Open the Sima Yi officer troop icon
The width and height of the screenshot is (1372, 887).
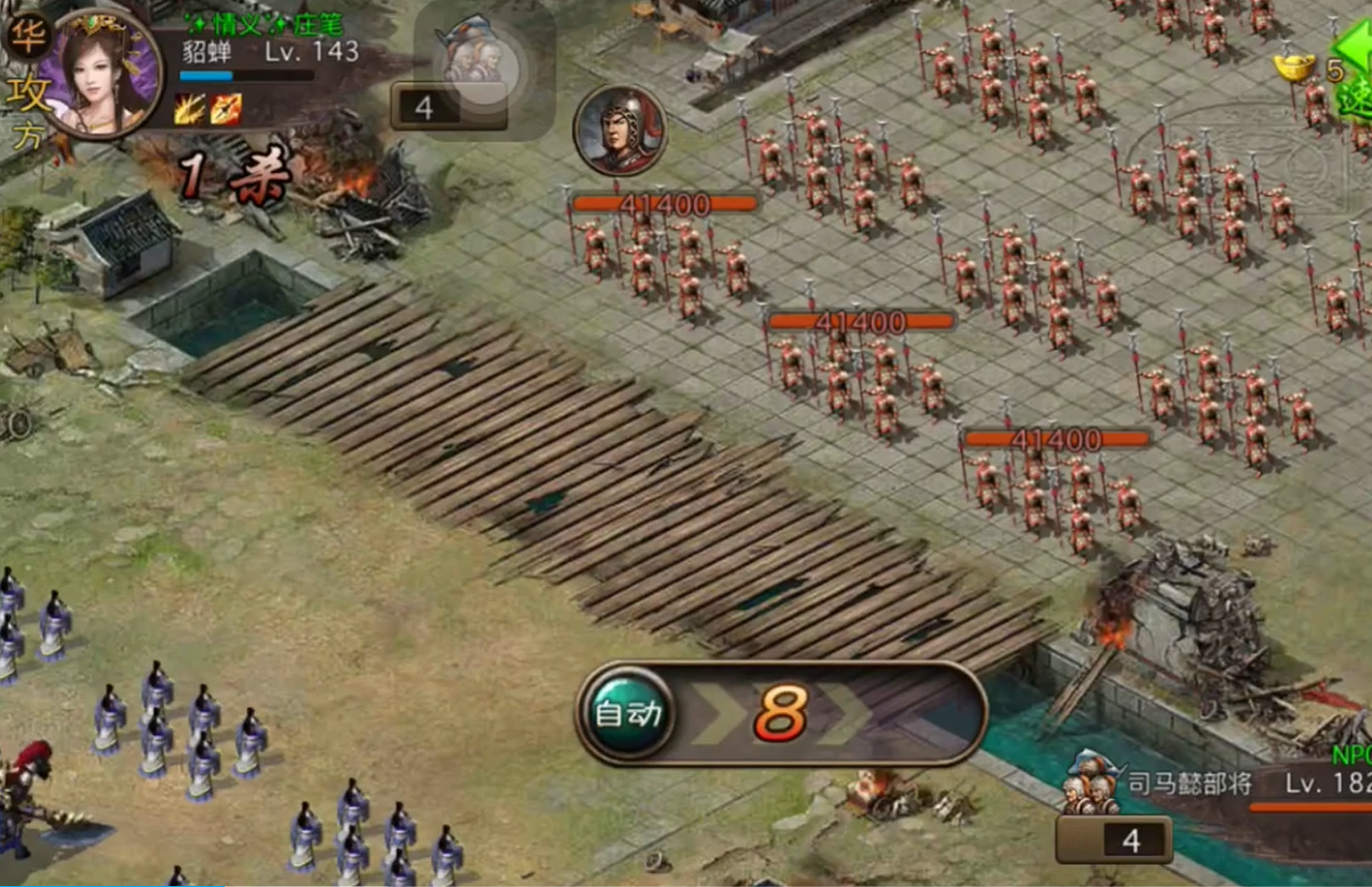(x=1090, y=783)
